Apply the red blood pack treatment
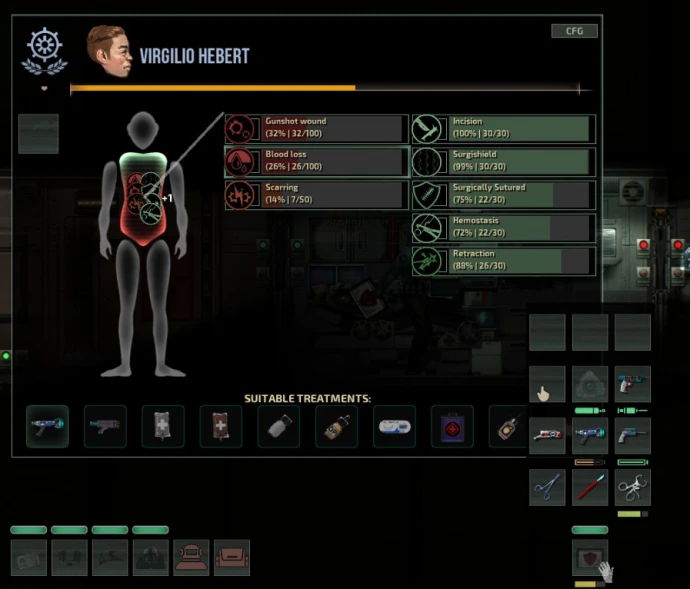690x589 pixels. 220,426
